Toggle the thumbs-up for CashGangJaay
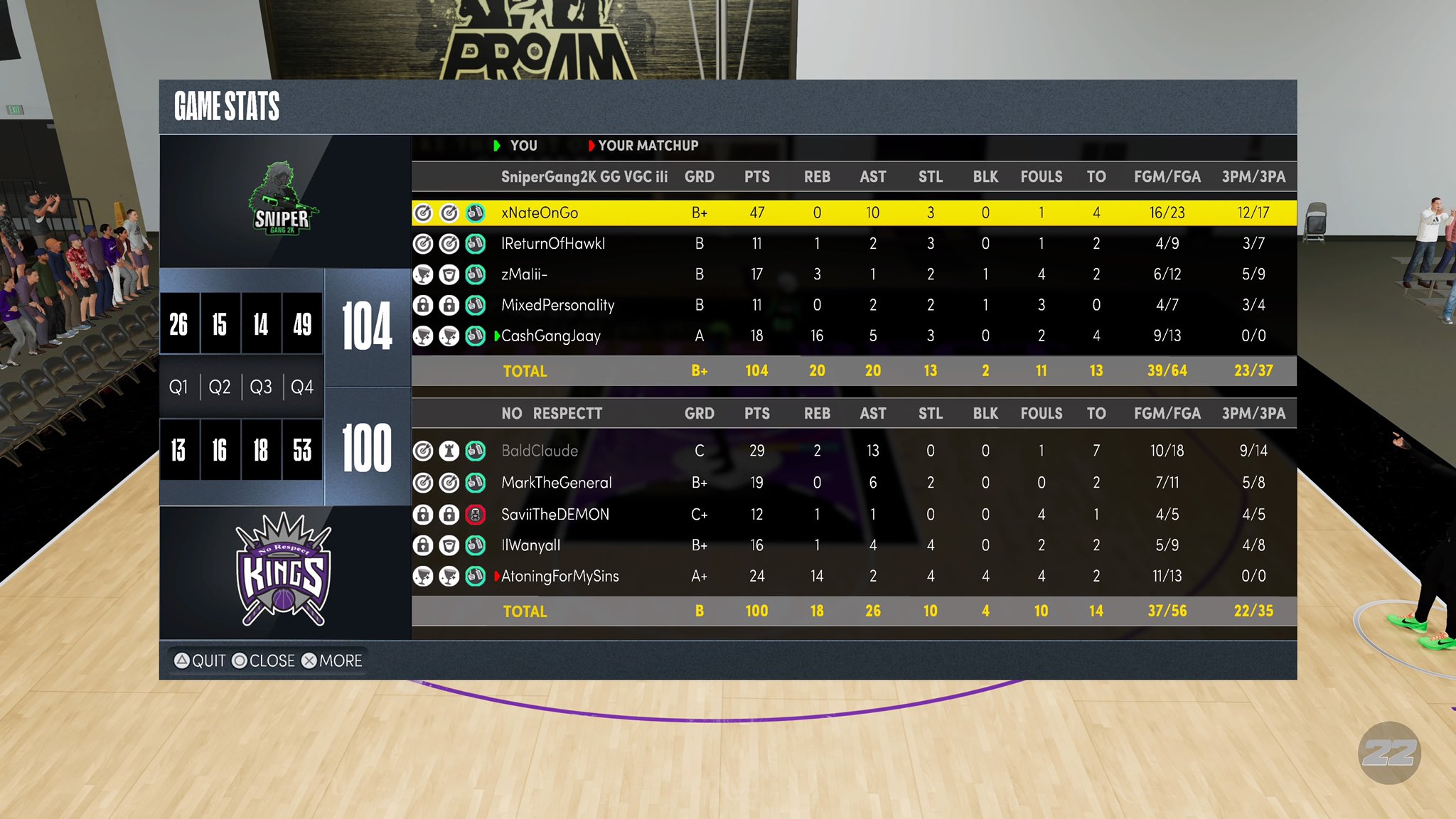Image resolution: width=1456 pixels, height=819 pixels. tap(475, 336)
